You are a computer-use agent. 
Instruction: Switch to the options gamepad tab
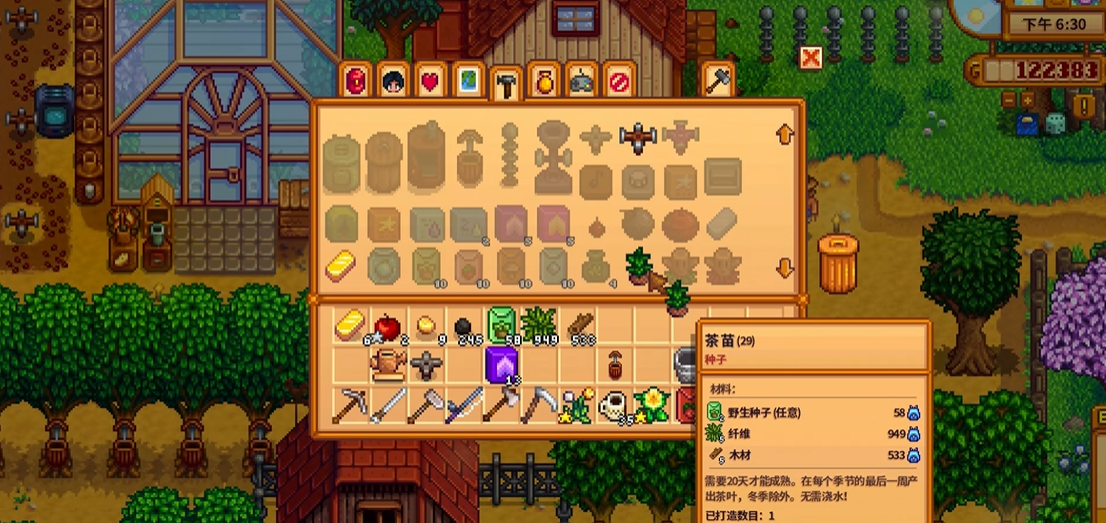click(581, 81)
